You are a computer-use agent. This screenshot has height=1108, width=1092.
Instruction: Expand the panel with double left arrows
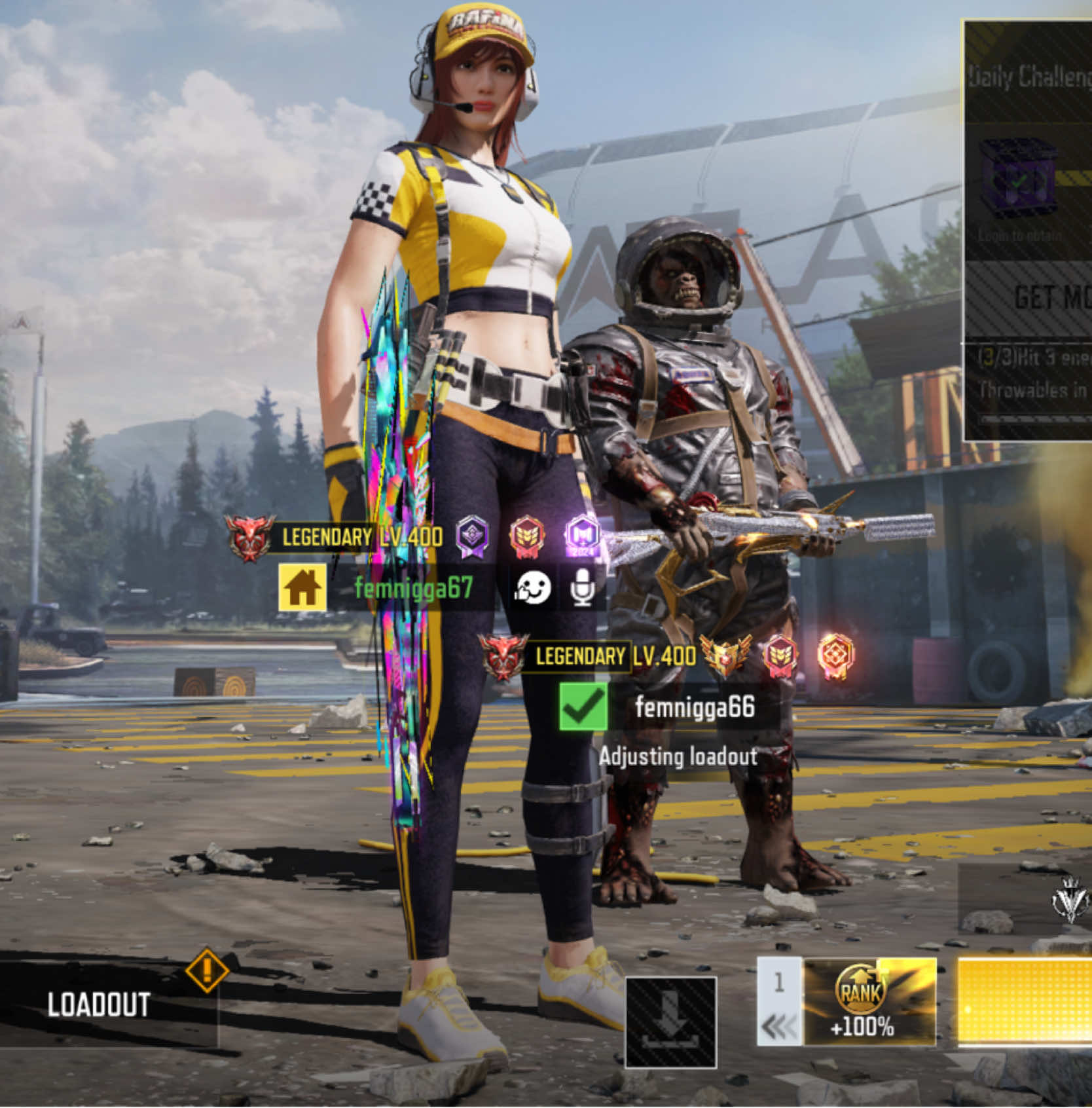click(x=779, y=1026)
